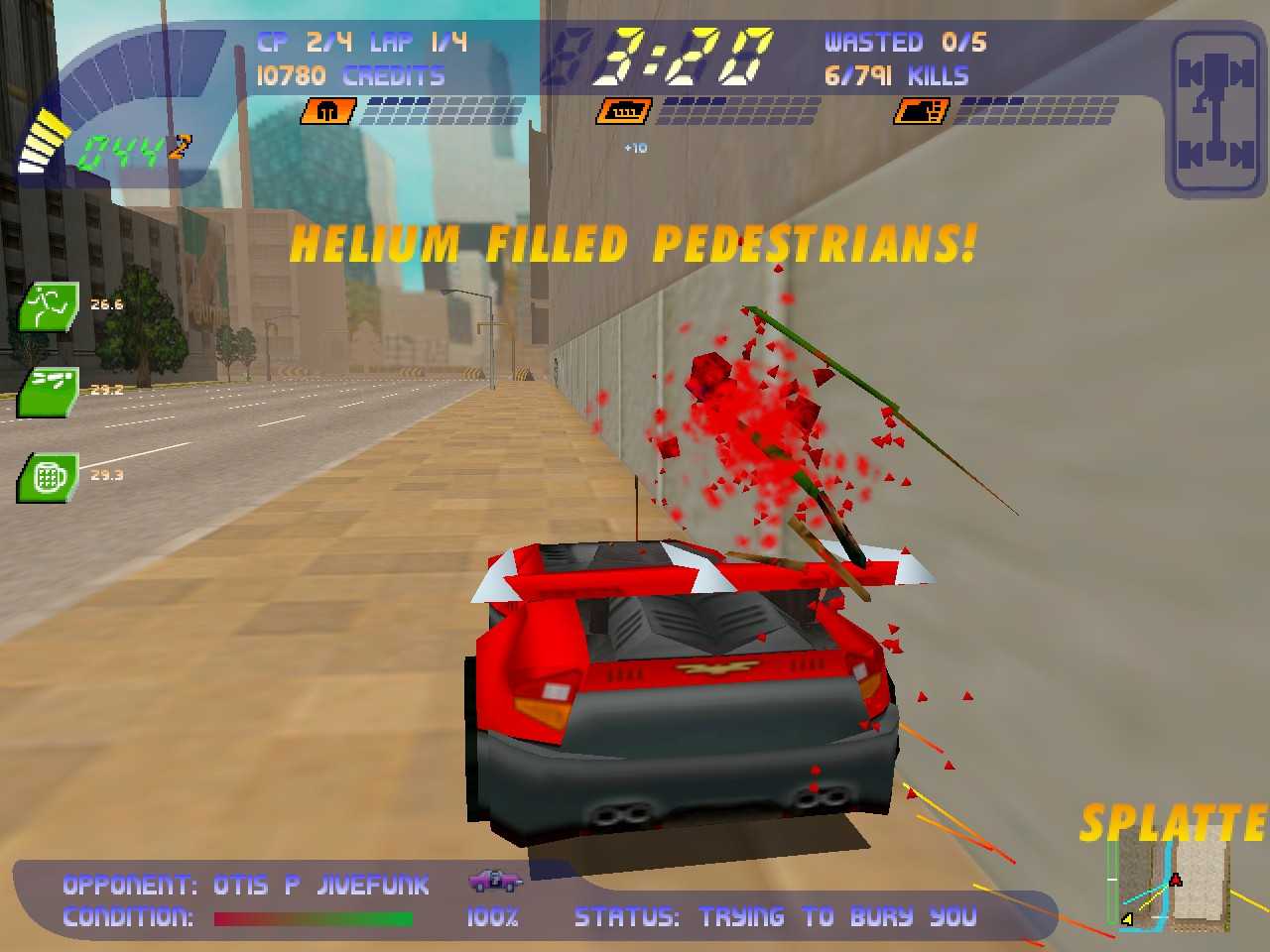Select the green running pedestrian power-up icon
1270x952 pixels.
pos(47,306)
